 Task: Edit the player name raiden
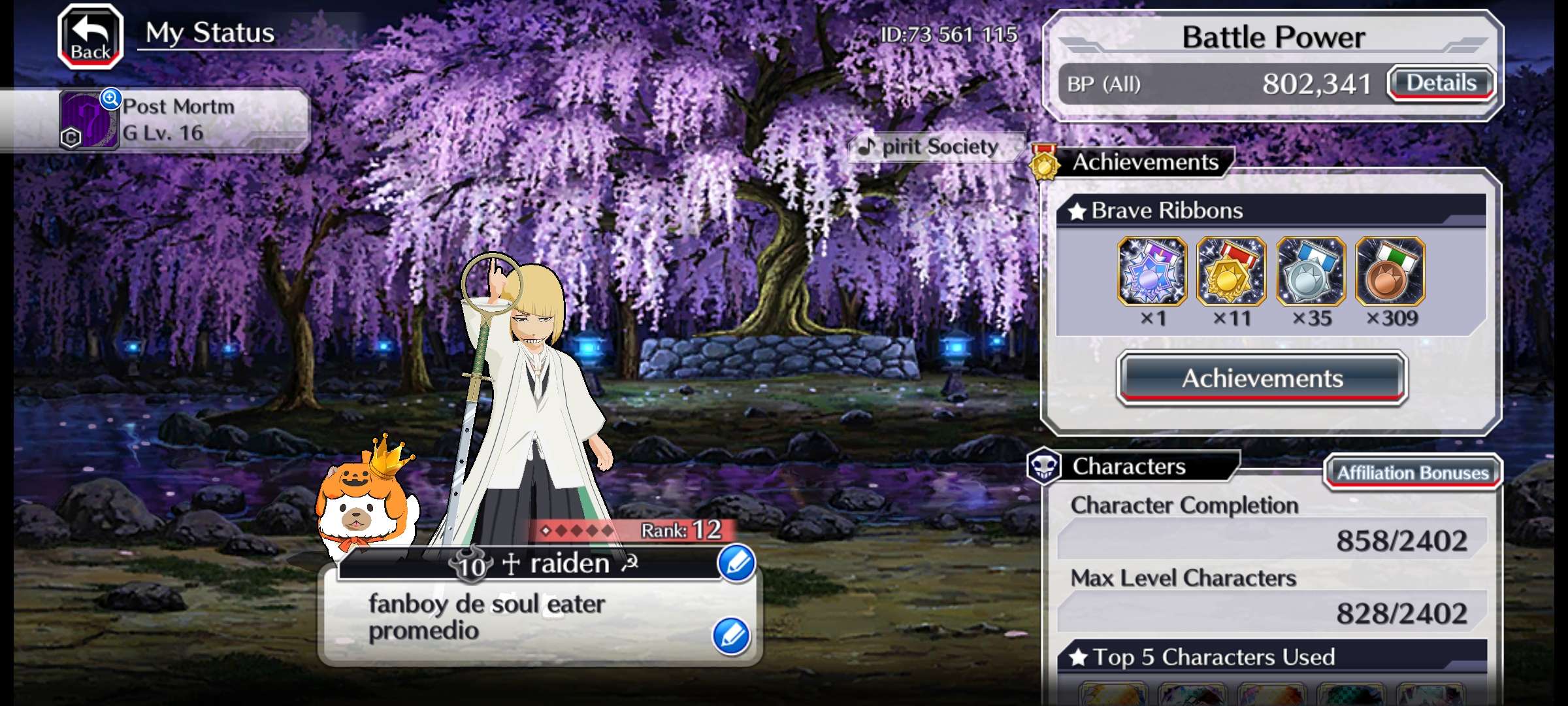pos(736,563)
